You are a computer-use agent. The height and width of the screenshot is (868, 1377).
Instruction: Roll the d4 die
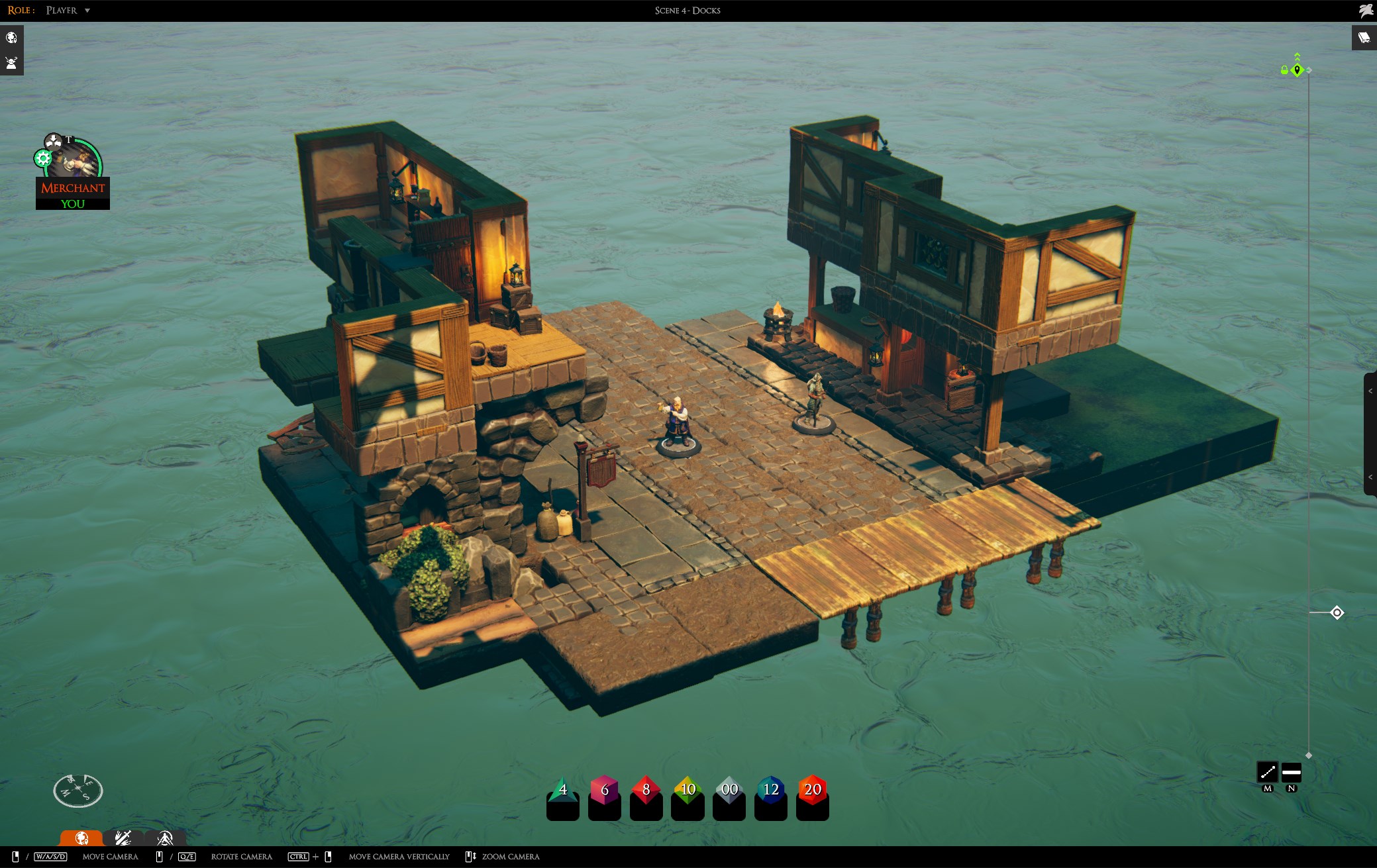coord(562,791)
